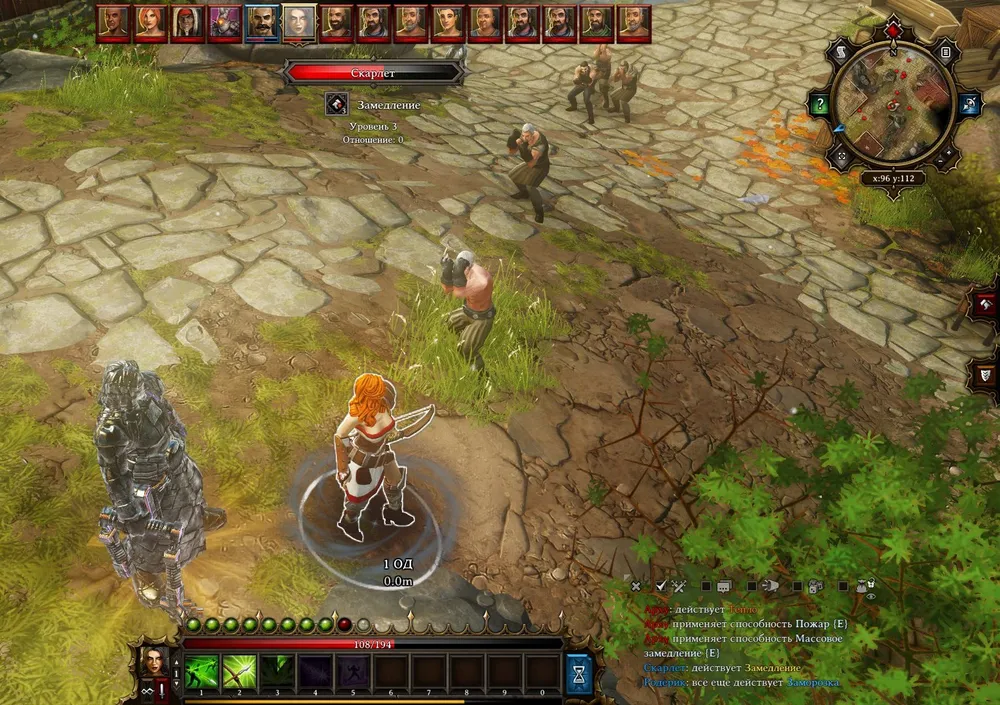Open the help question mark button
Image resolution: width=1000 pixels, height=705 pixels.
click(x=820, y=104)
